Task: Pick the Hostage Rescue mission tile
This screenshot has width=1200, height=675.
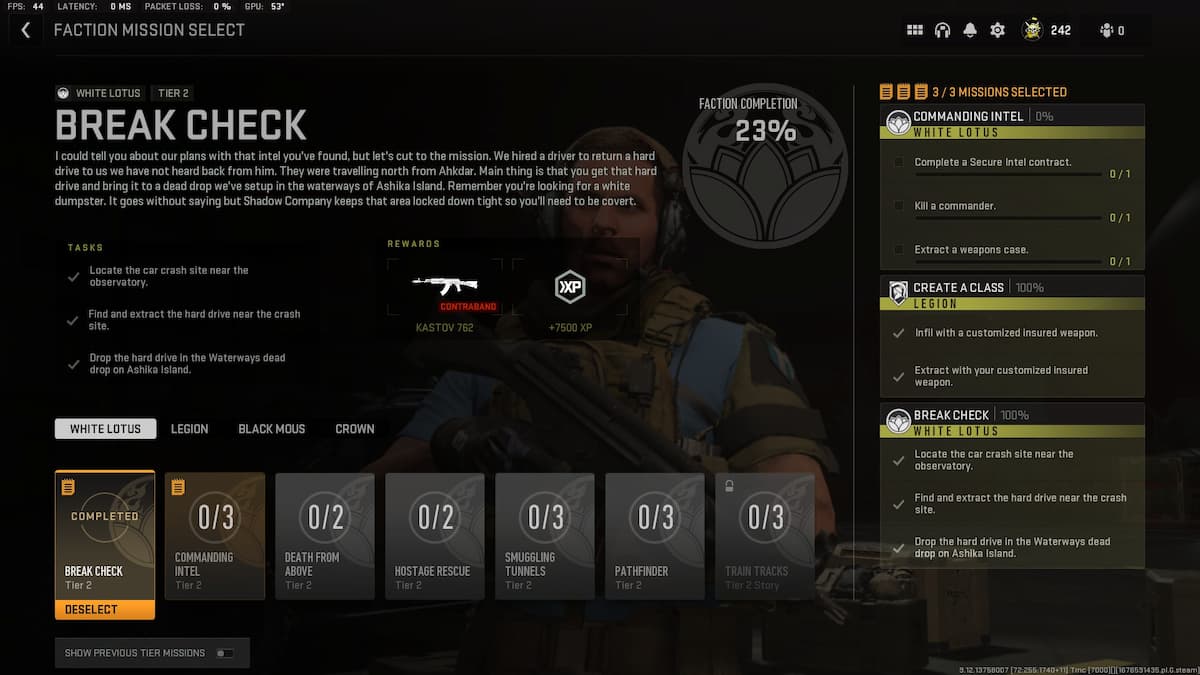Action: [x=435, y=535]
